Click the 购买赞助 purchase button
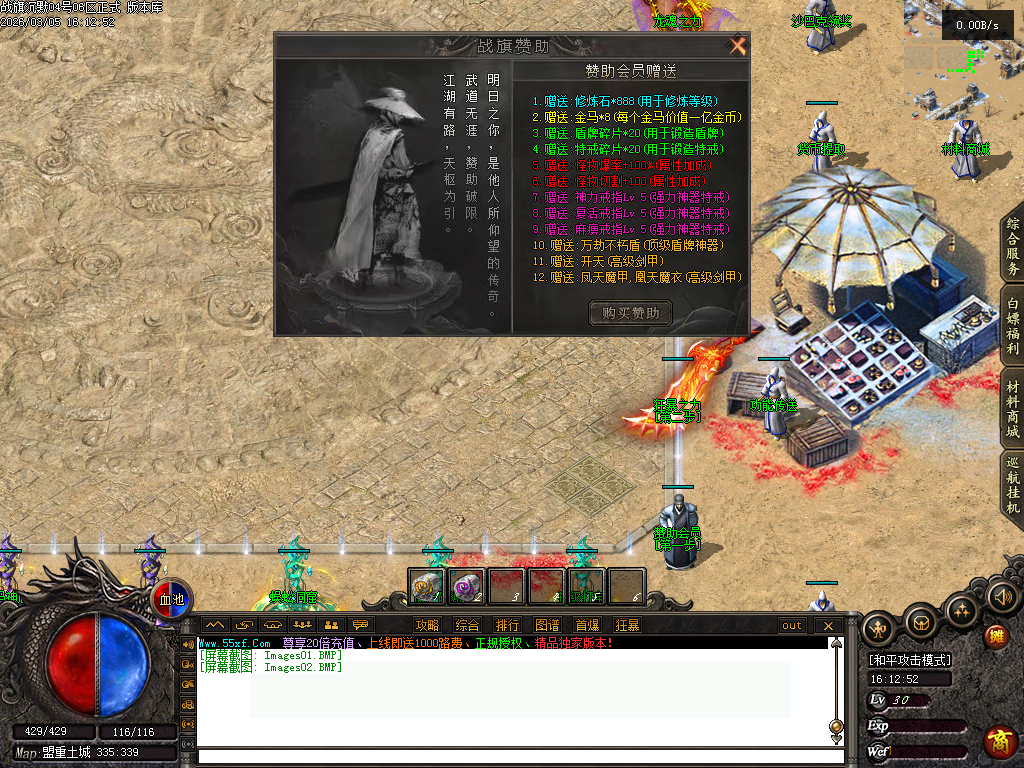 tap(630, 313)
